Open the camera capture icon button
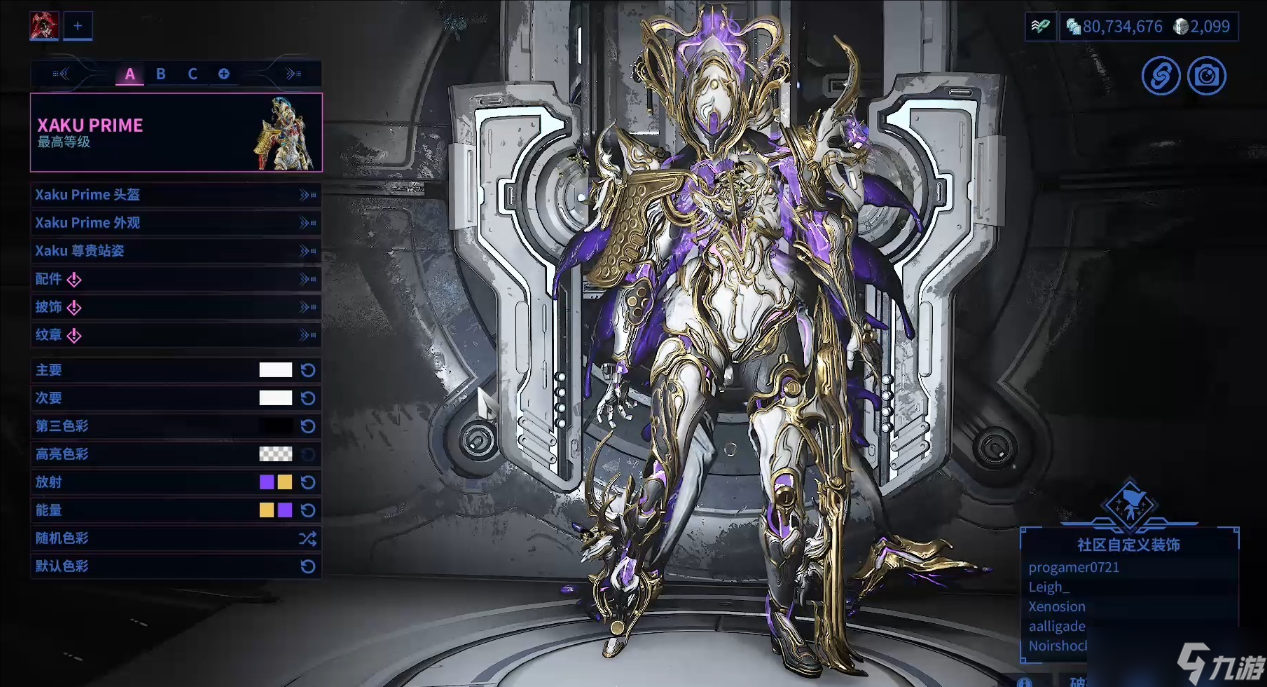This screenshot has width=1267, height=687. tap(1207, 76)
